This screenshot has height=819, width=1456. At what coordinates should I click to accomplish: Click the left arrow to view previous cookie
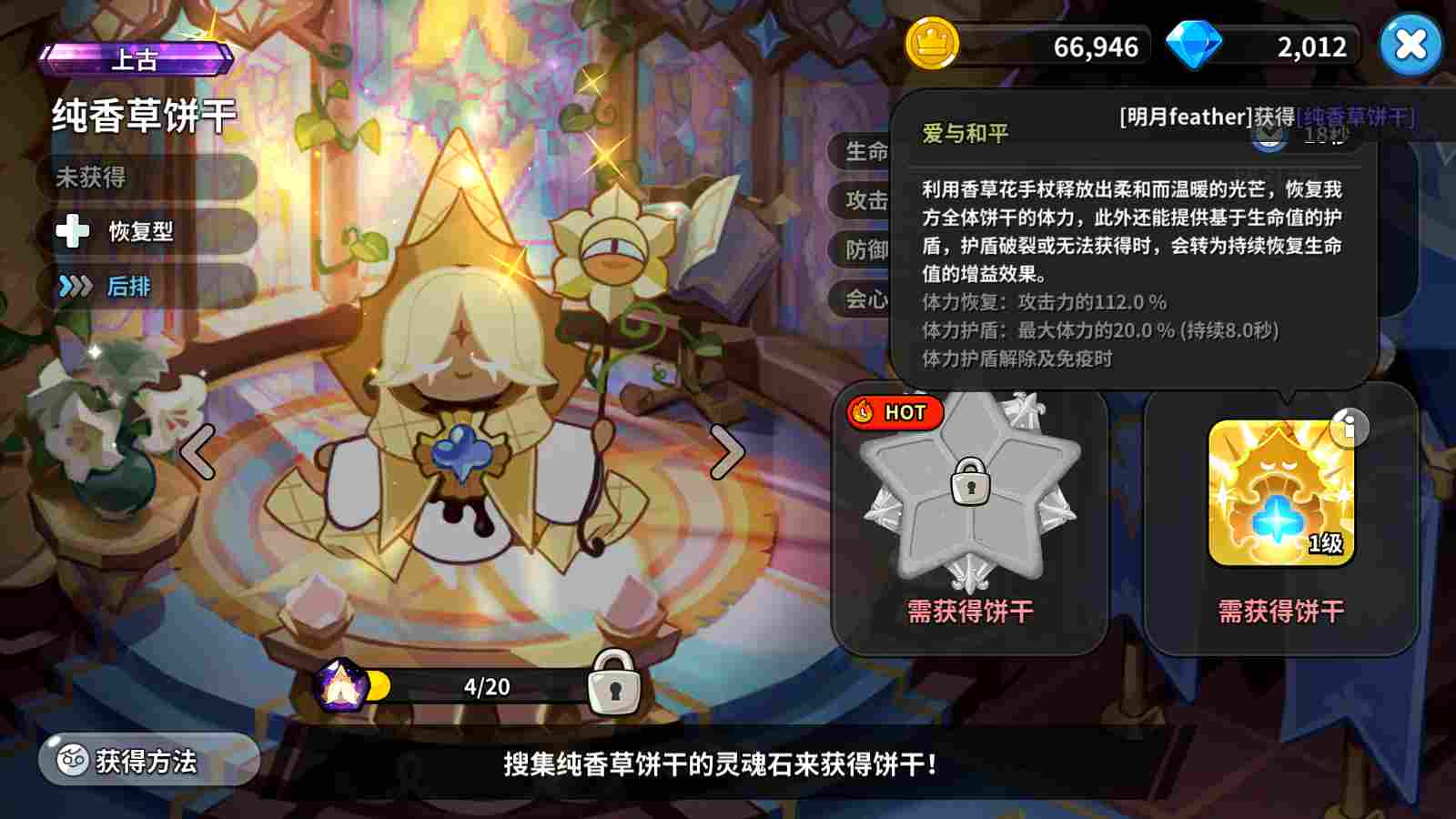coord(197,452)
